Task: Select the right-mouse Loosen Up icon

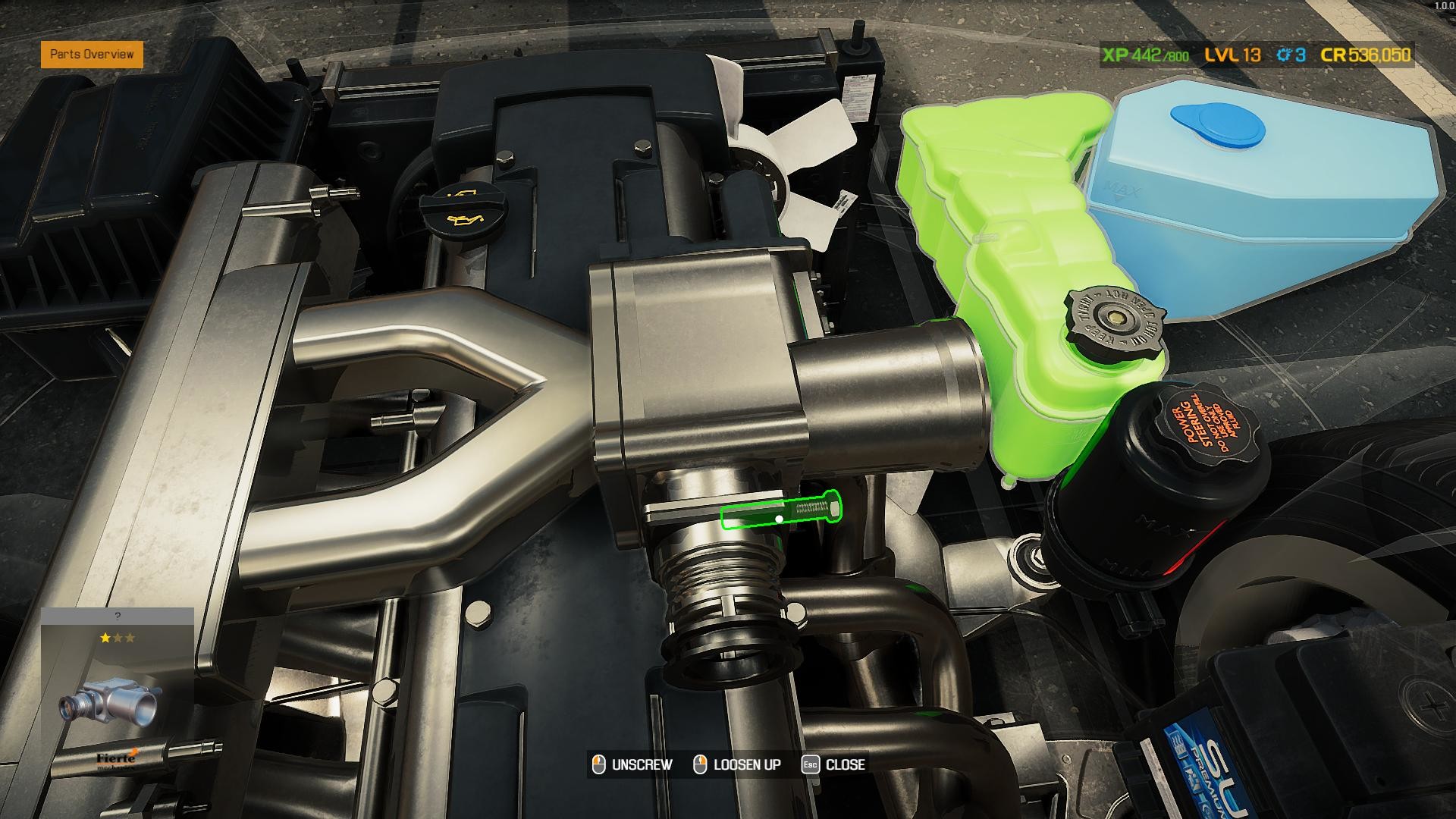Action: tap(698, 764)
